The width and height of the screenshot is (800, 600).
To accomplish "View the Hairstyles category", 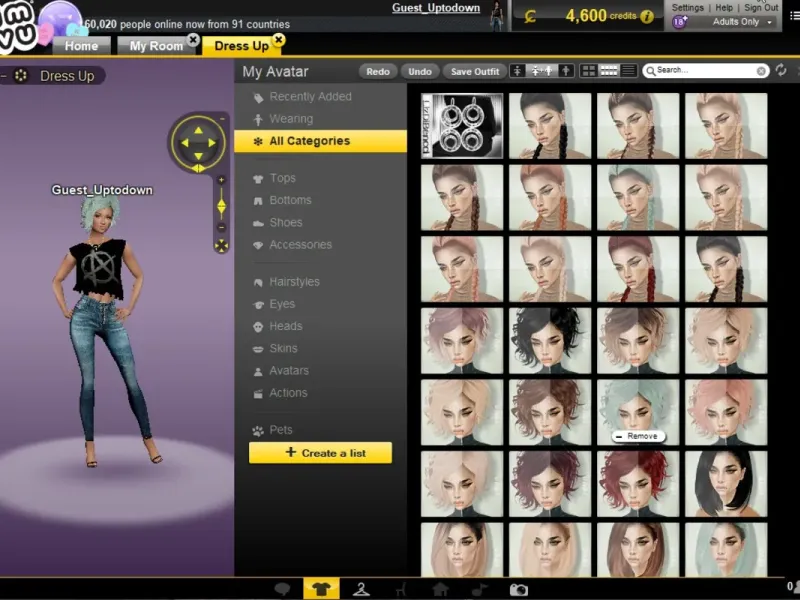I will click(x=294, y=282).
